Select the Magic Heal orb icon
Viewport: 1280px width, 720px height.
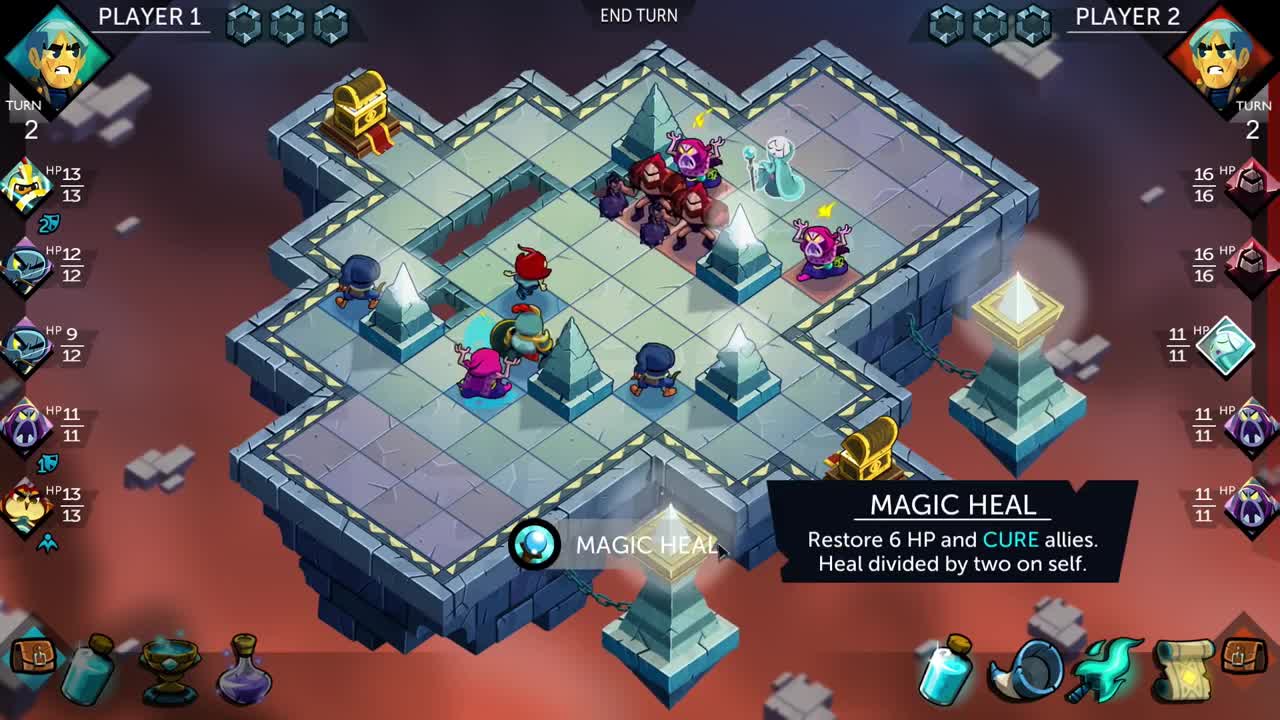click(x=535, y=545)
